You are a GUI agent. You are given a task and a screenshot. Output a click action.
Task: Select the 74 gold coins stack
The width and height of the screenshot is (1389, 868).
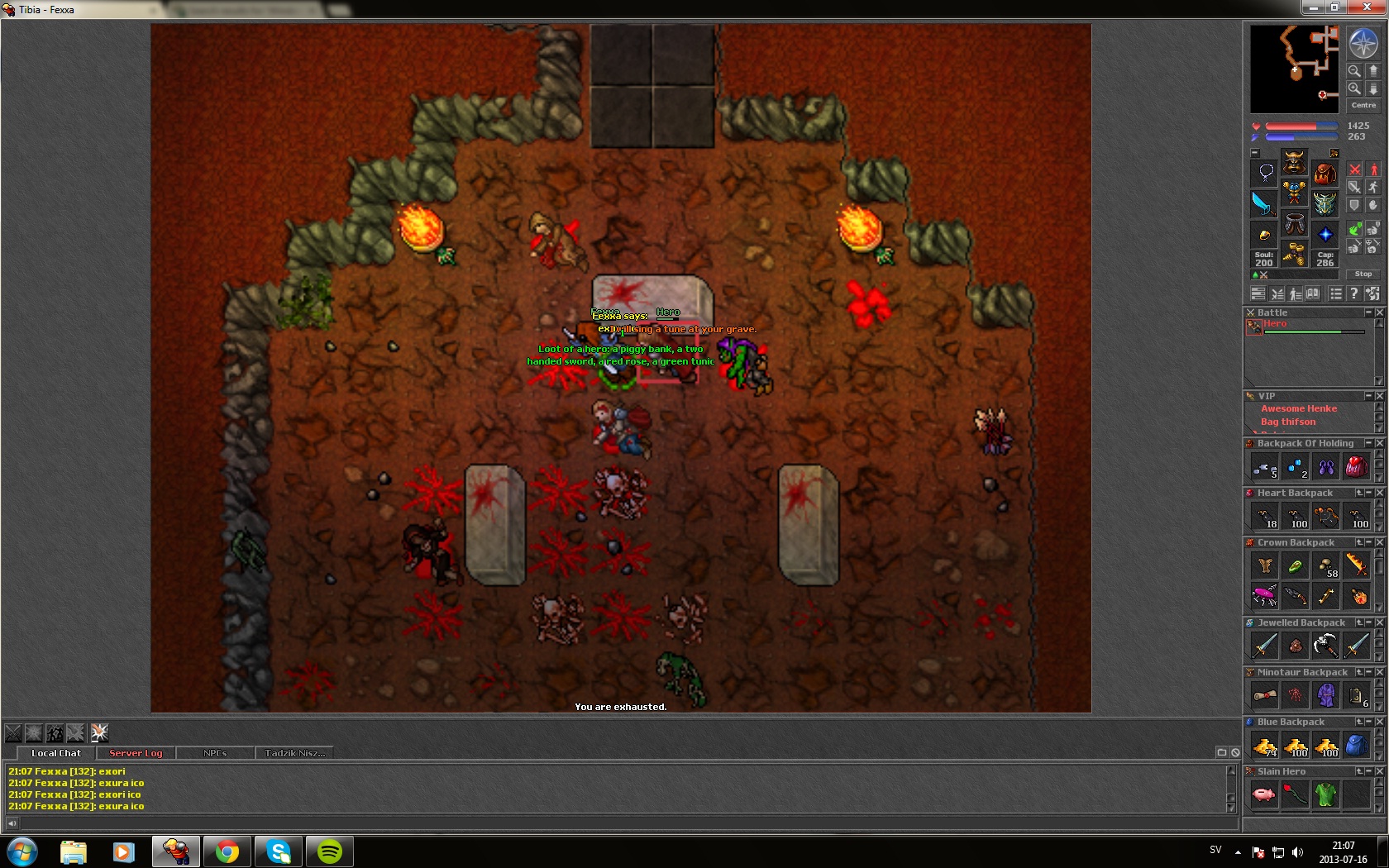1264,746
